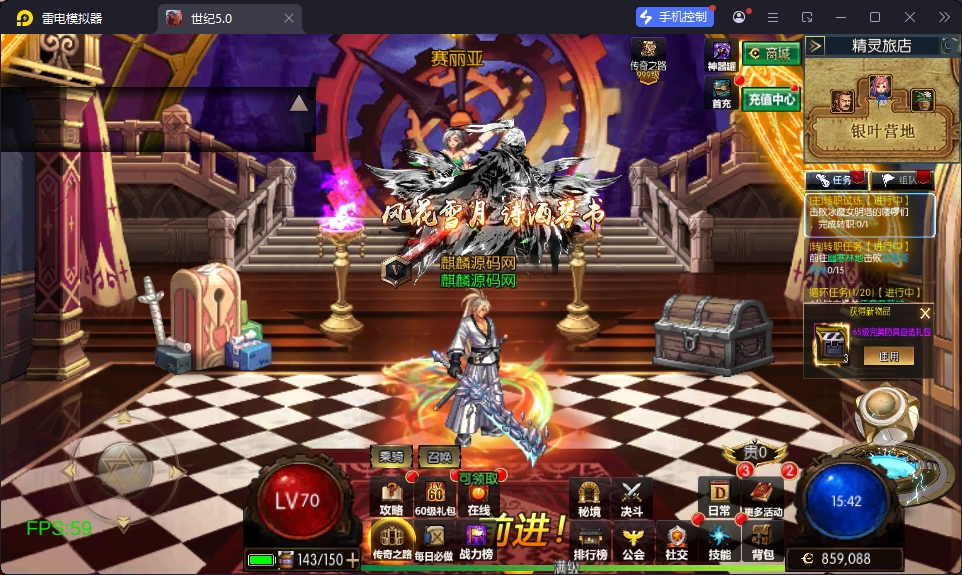The height and width of the screenshot is (575, 962).
Task: Open the 攻略 guide book
Action: (391, 498)
